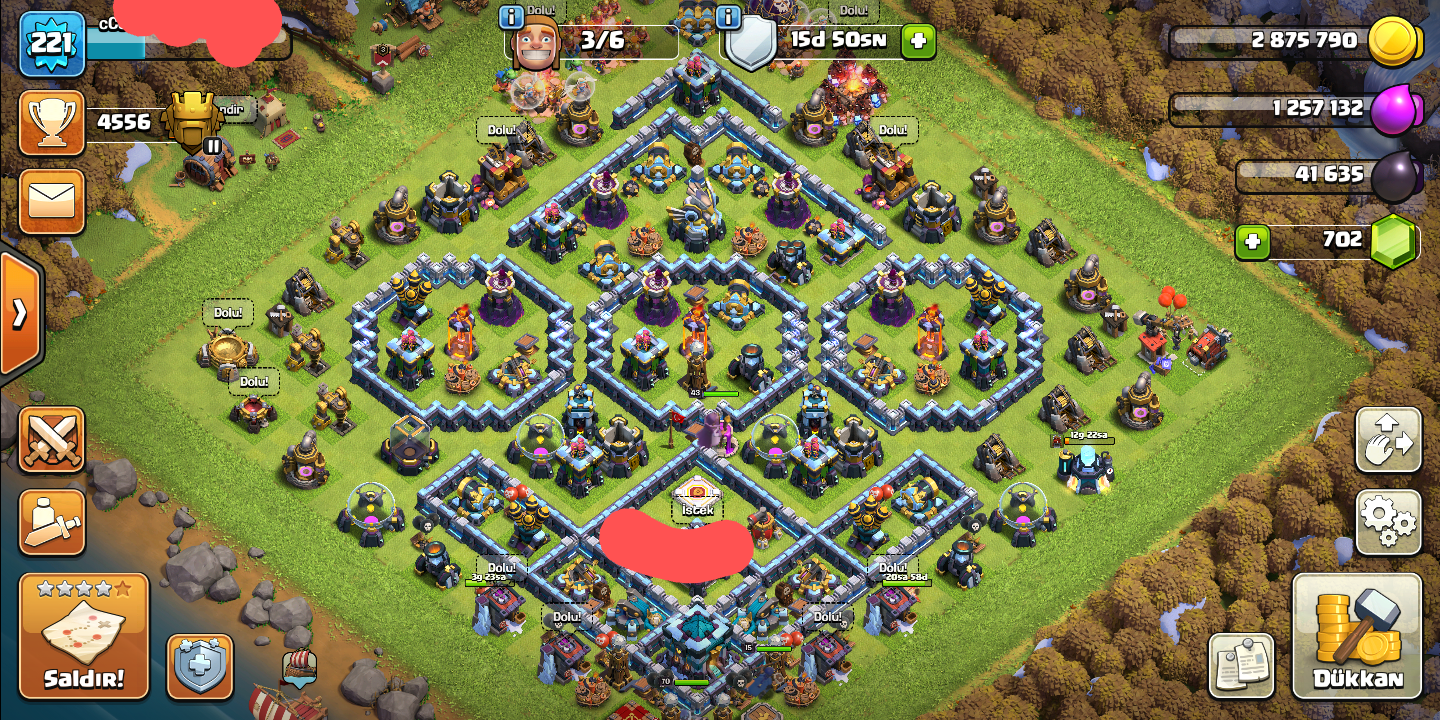Buy gems with the green plus button
The height and width of the screenshot is (720, 1440).
coord(1251,241)
